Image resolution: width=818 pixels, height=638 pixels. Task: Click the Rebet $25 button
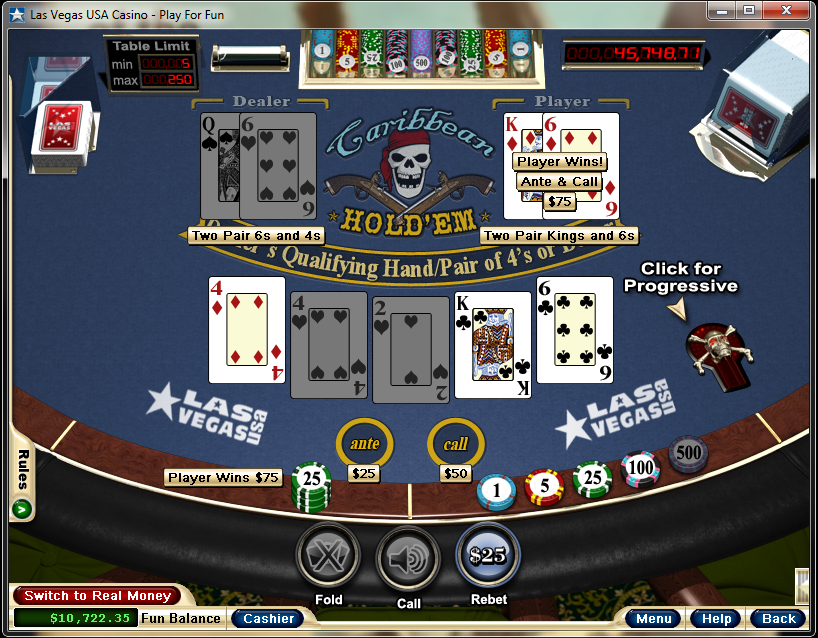click(x=488, y=555)
